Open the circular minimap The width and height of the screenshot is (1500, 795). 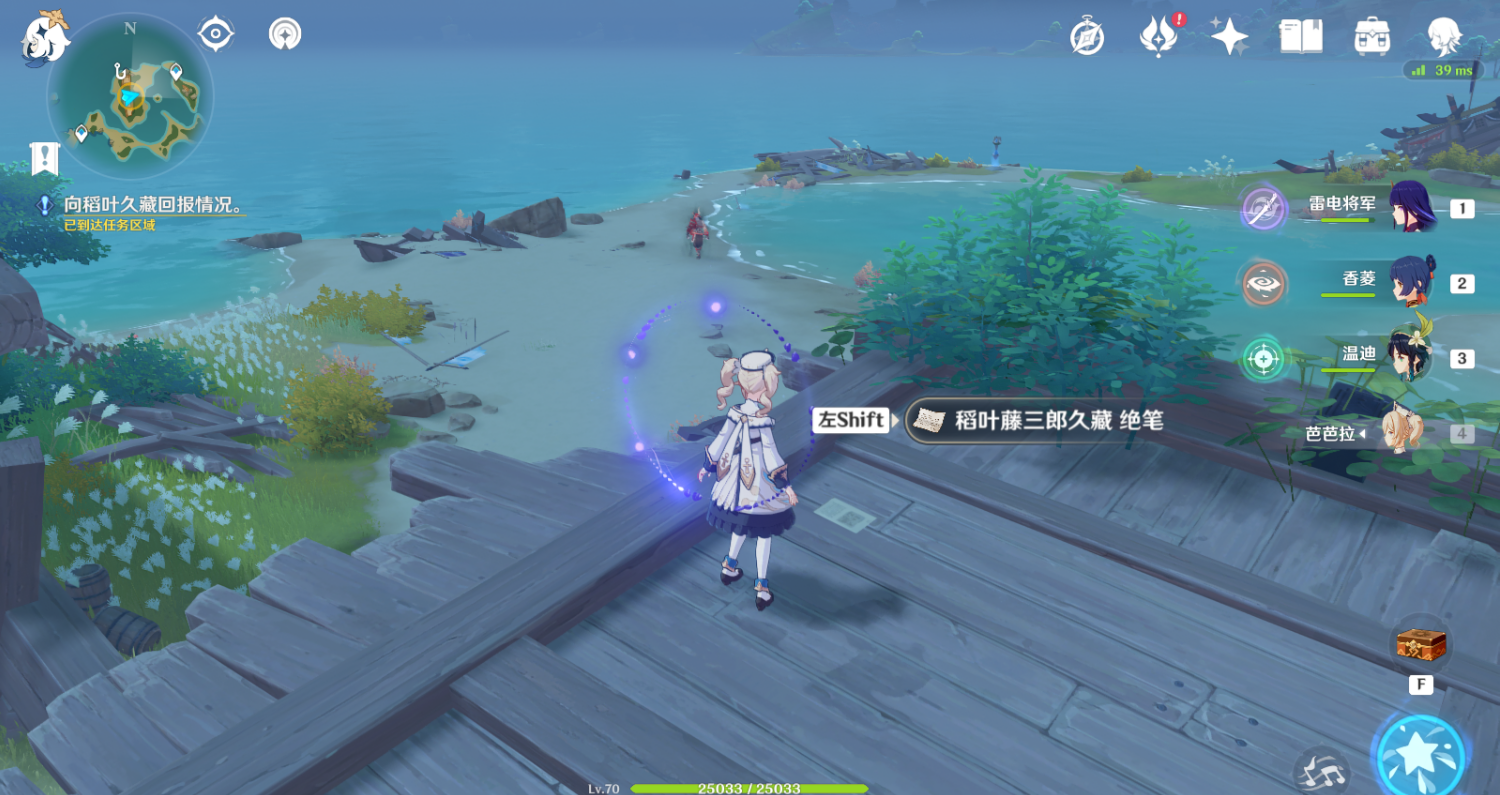[x=130, y=97]
